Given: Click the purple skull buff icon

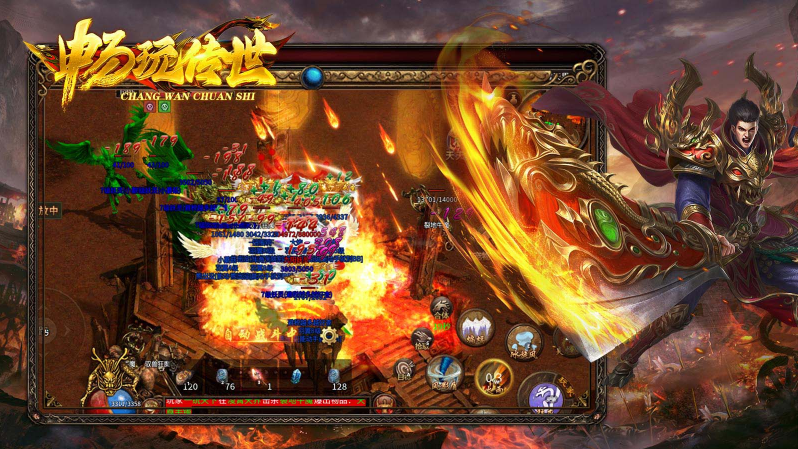Looking at the screenshot, I should tap(150, 107).
